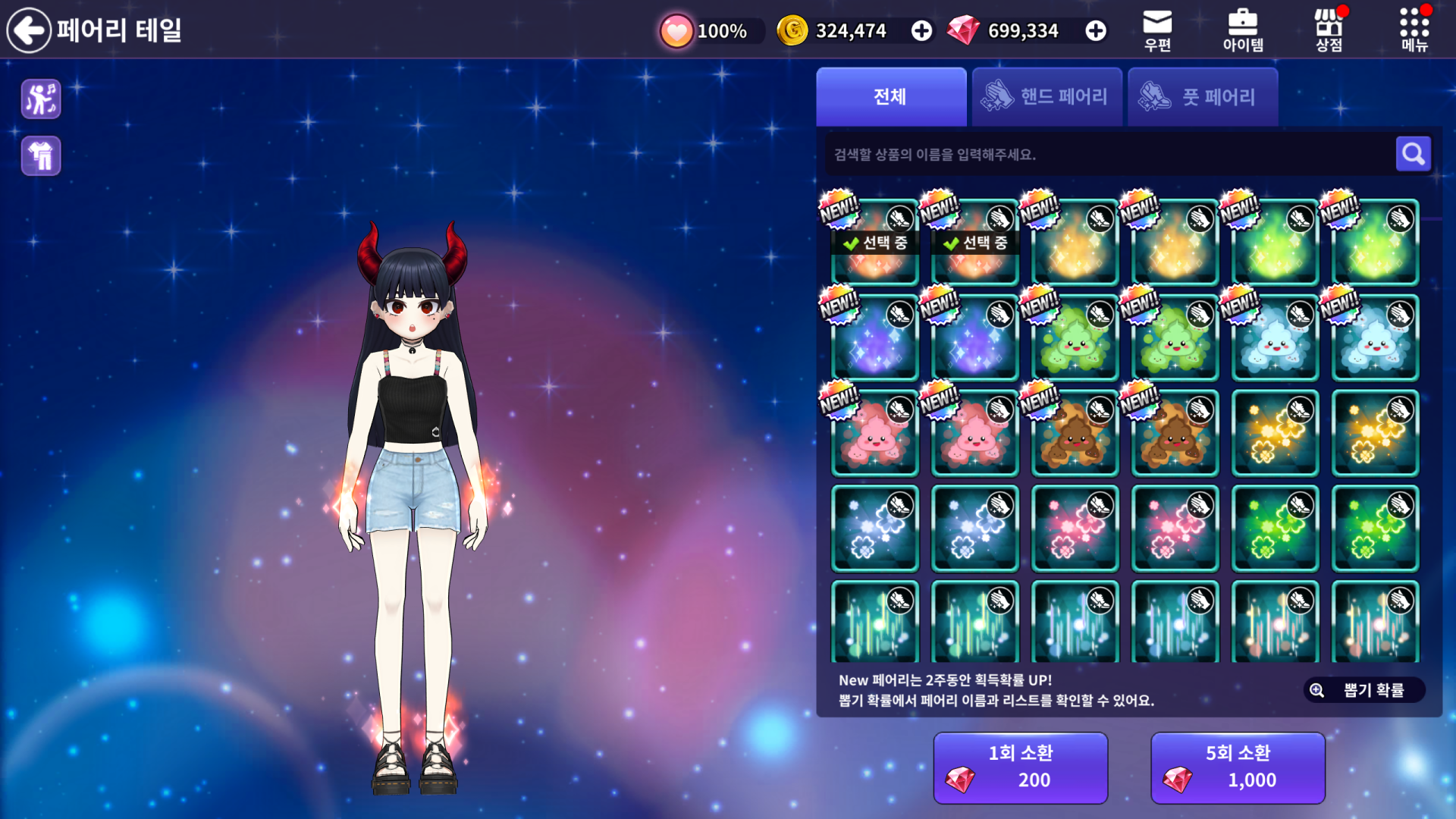
Task: Open the dance pose icon
Action: coord(41,99)
